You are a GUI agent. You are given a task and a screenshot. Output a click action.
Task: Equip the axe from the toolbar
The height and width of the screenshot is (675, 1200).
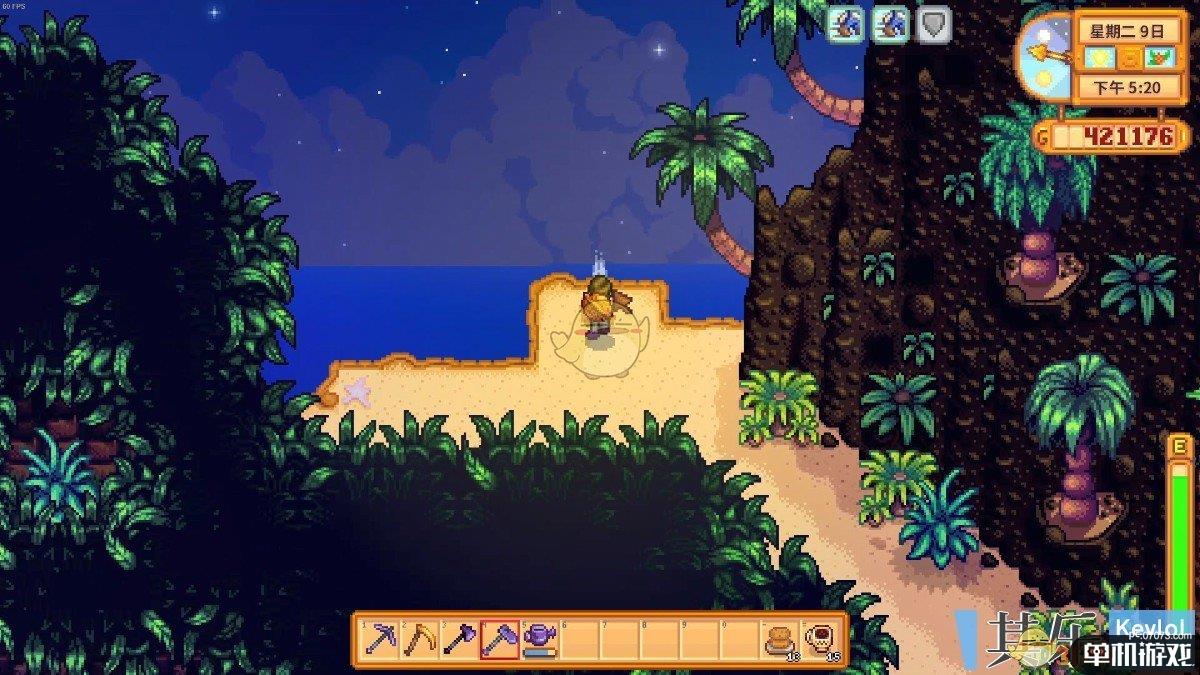pos(460,639)
